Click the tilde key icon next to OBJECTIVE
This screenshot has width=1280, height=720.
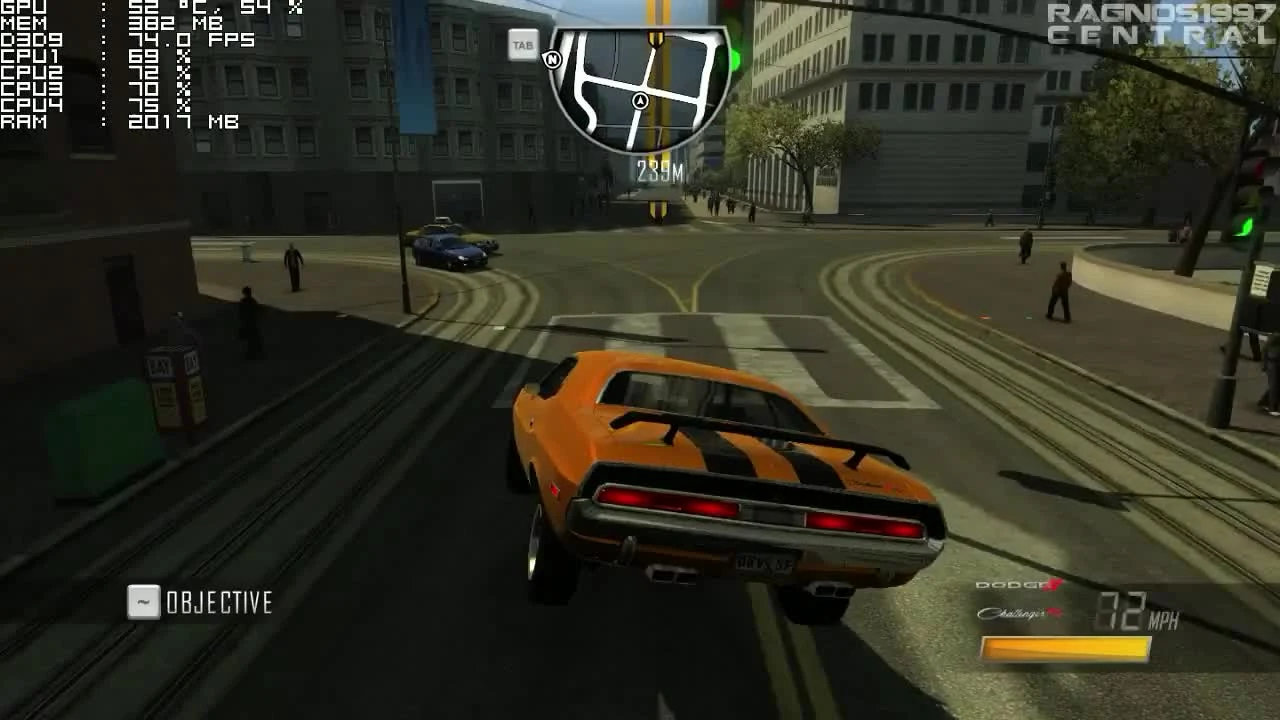coord(141,602)
